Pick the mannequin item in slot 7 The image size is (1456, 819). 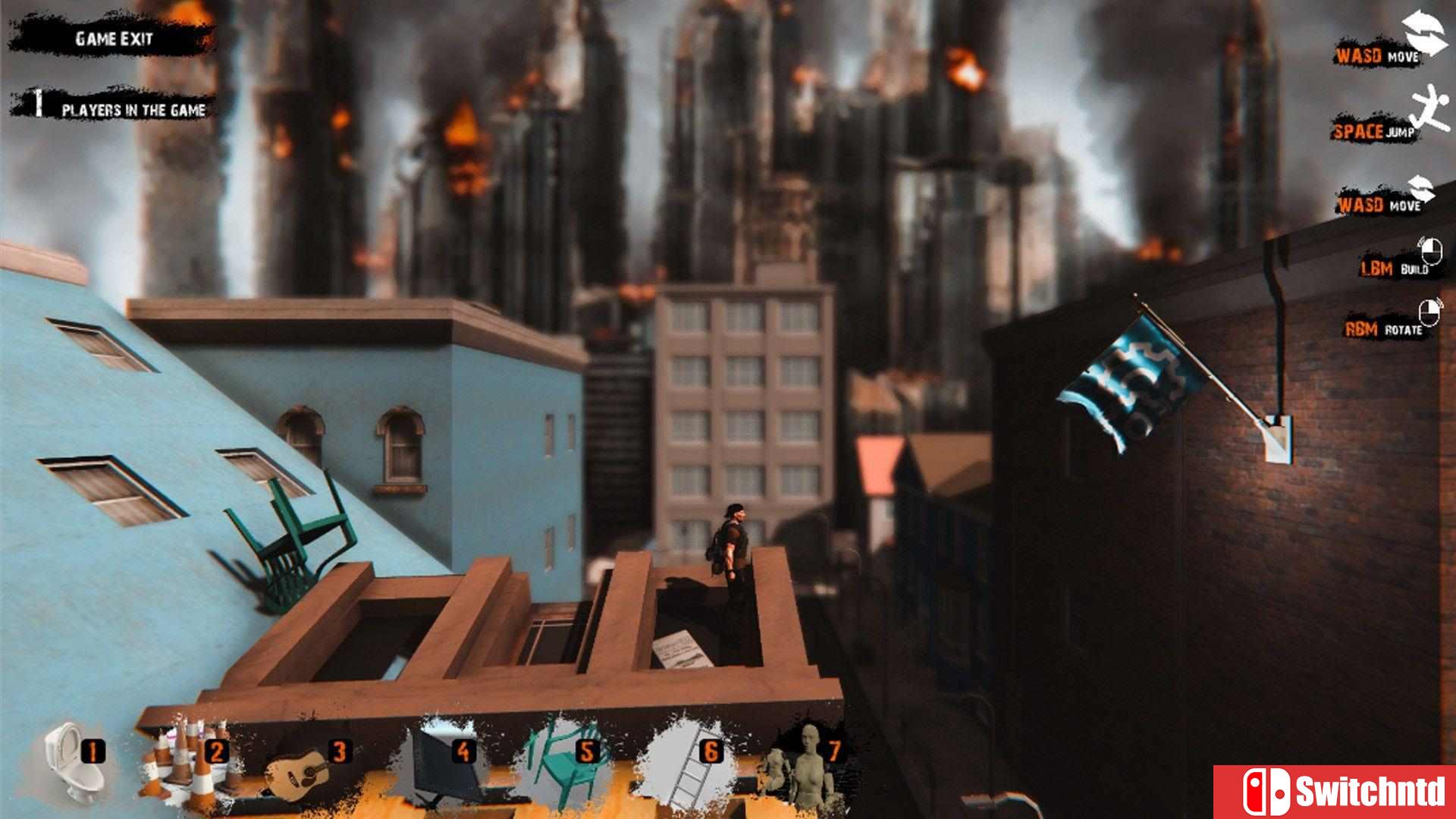[x=804, y=766]
